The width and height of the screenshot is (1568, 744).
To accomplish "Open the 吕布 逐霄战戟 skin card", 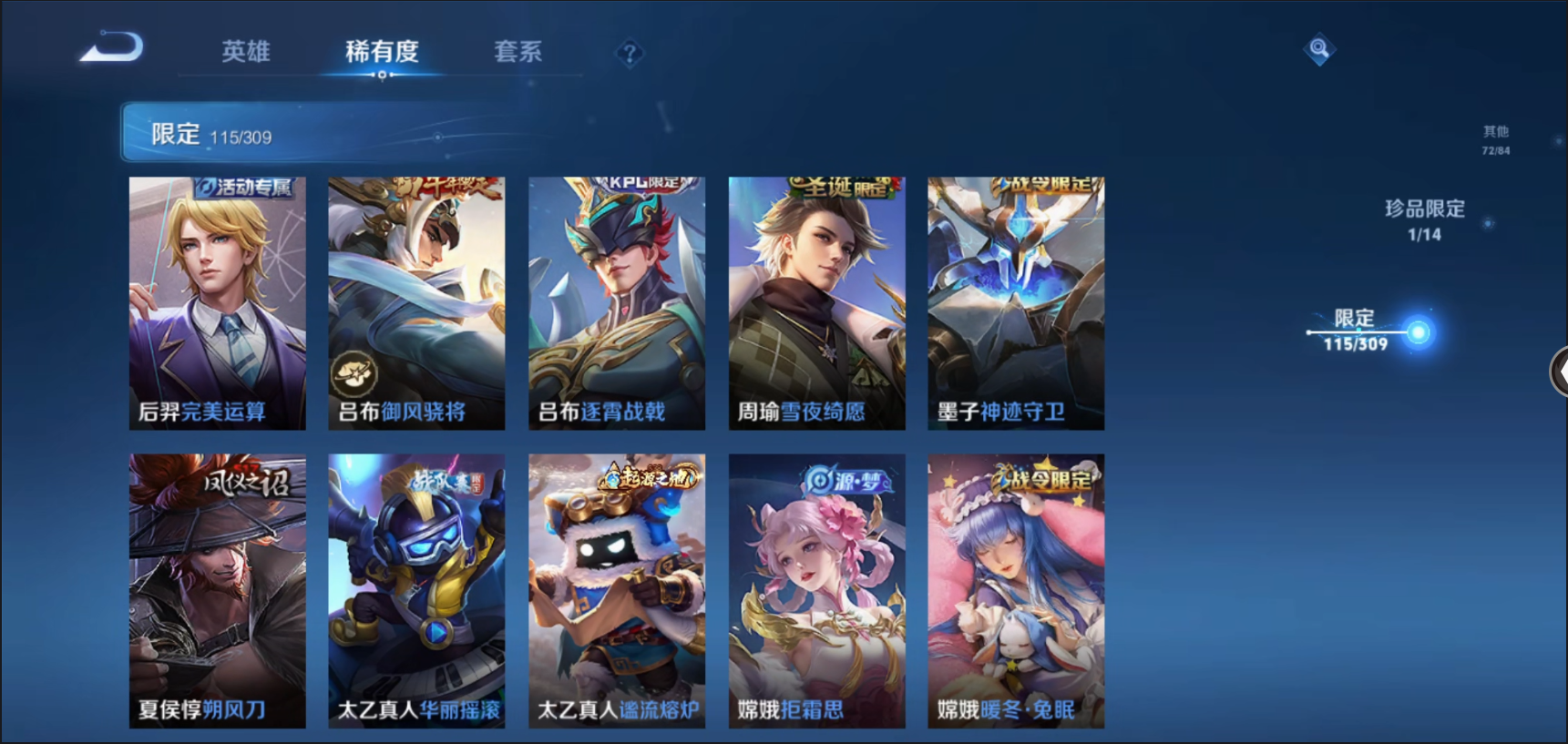I will coord(617,303).
